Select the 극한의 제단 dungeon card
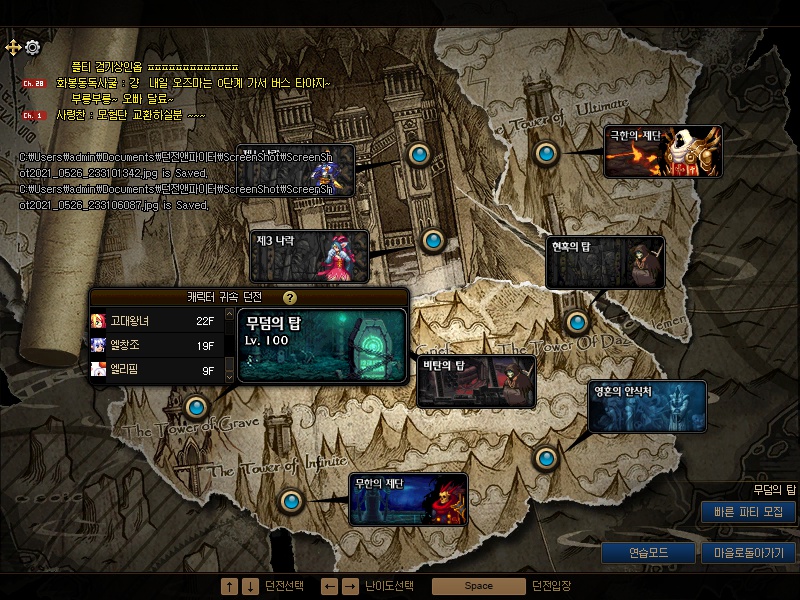This screenshot has width=800, height=600. click(663, 151)
